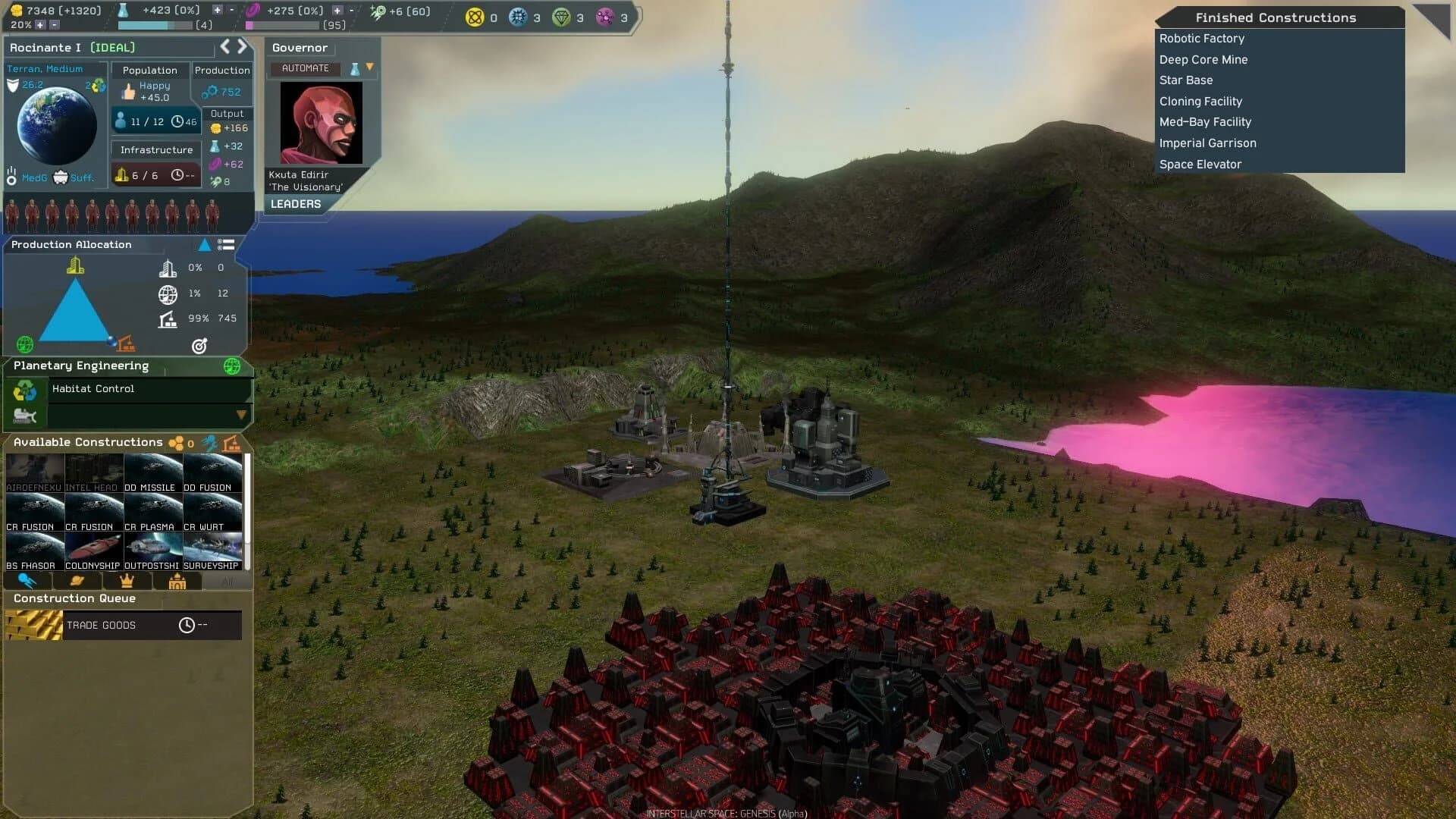Click the gold Trade Goods thumbnail in Construction Queue
The width and height of the screenshot is (1456, 819).
click(x=33, y=625)
